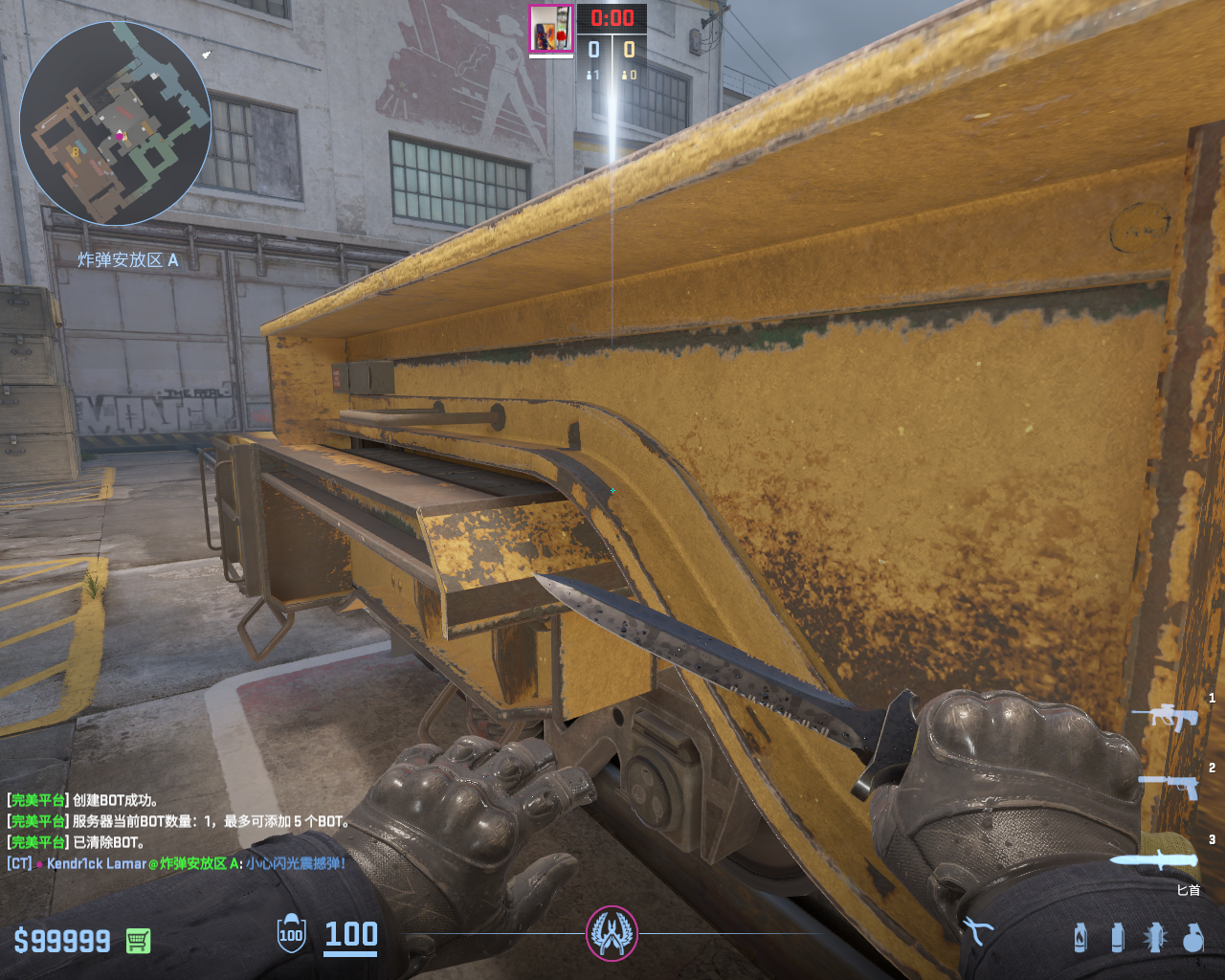Image resolution: width=1225 pixels, height=980 pixels.
Task: Click the armor shield icon
Action: [291, 934]
